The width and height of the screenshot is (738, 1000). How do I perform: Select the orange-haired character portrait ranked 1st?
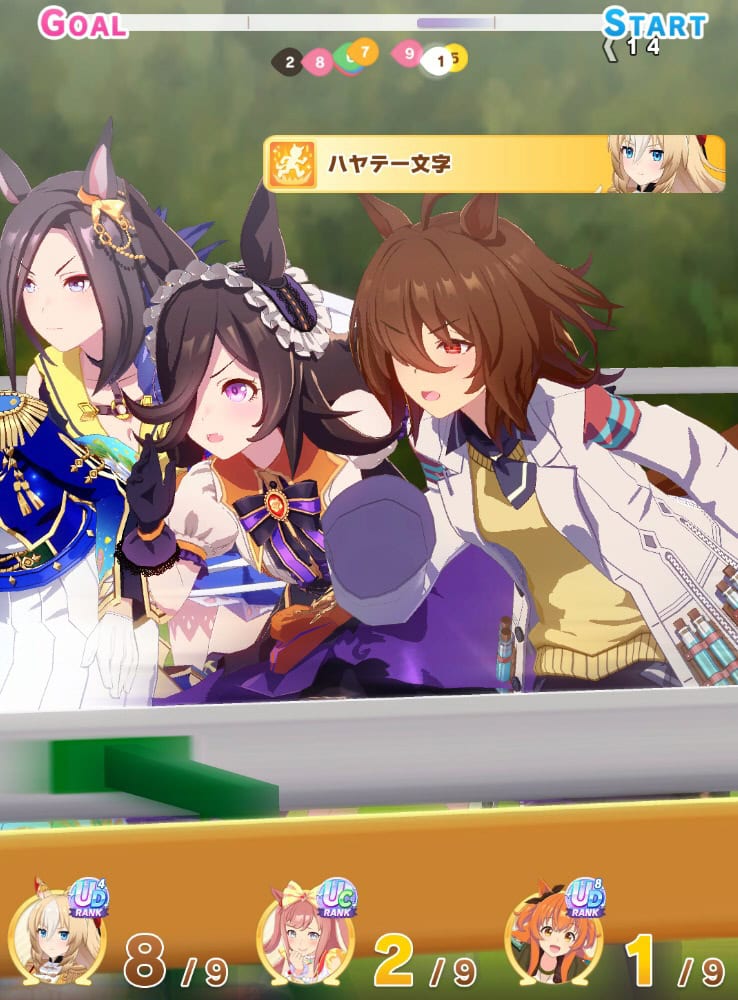(x=552, y=938)
